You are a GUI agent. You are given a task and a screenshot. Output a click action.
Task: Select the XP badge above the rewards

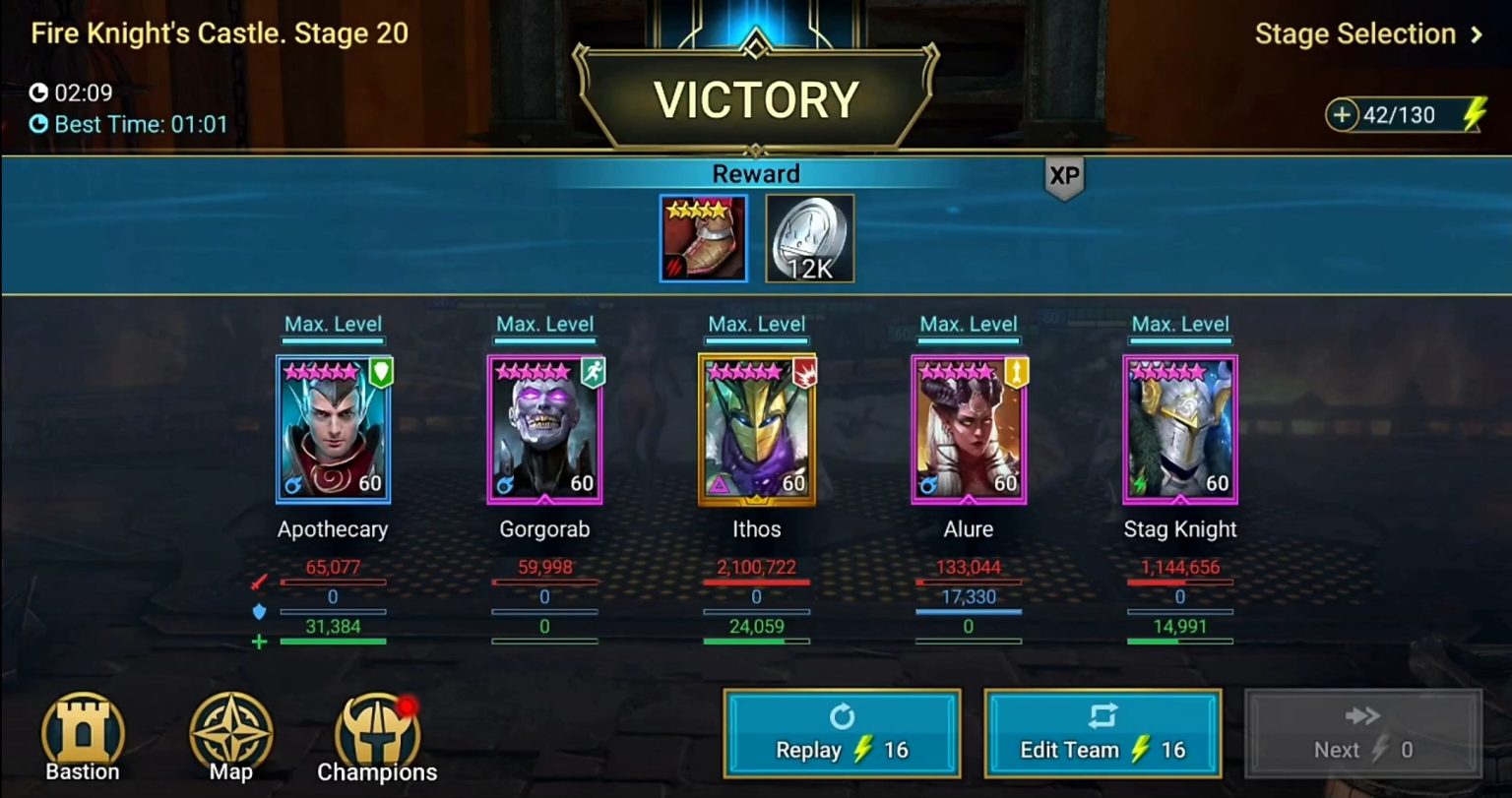(1063, 178)
